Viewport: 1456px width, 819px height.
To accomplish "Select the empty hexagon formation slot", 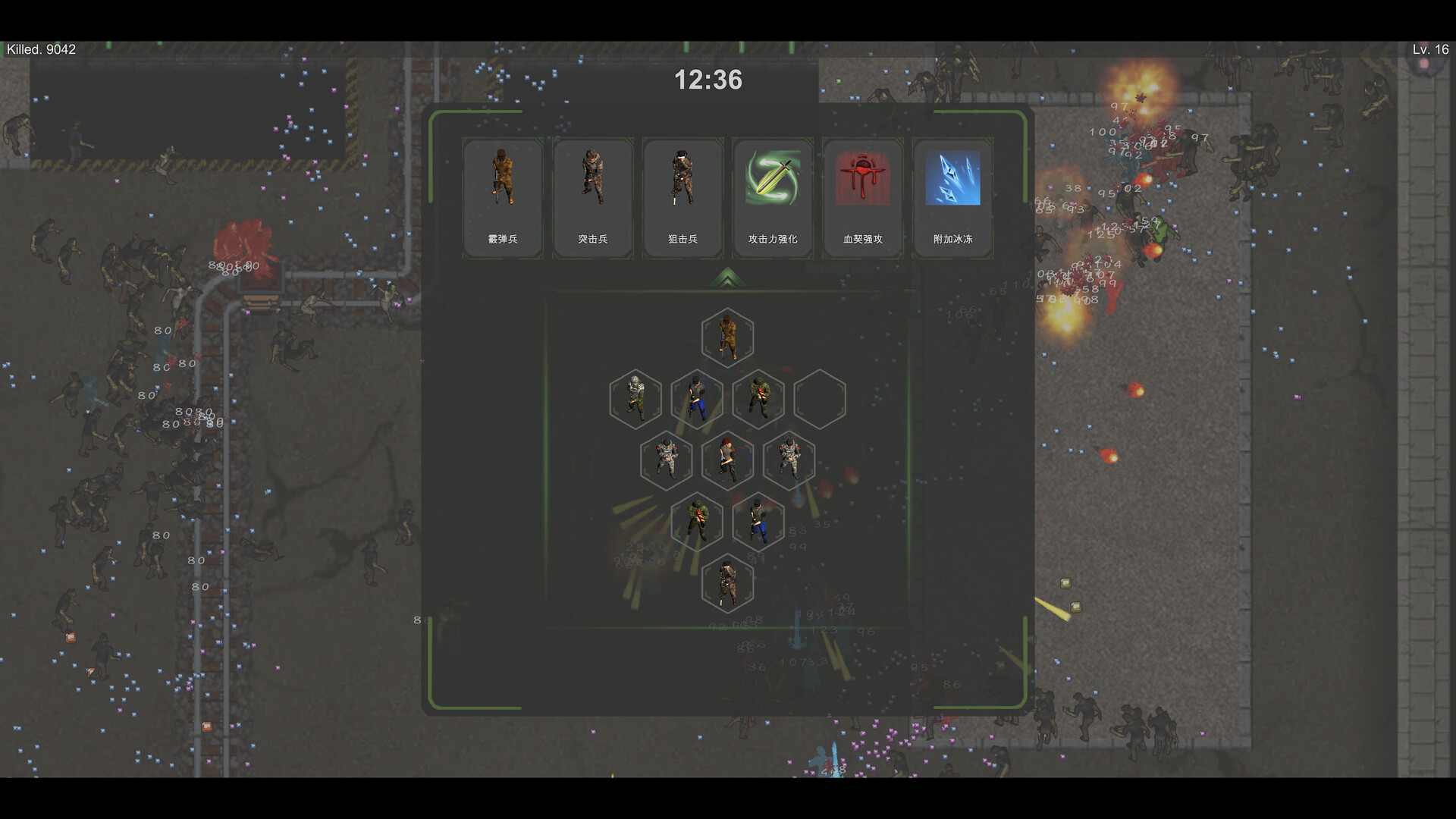I will (820, 399).
